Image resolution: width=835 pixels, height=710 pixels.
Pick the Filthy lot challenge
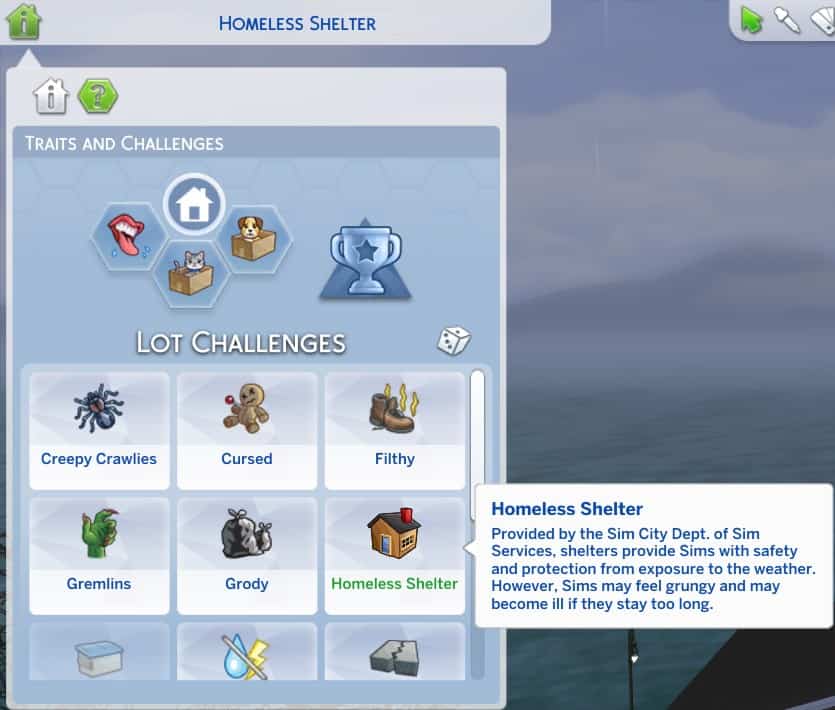(x=395, y=430)
